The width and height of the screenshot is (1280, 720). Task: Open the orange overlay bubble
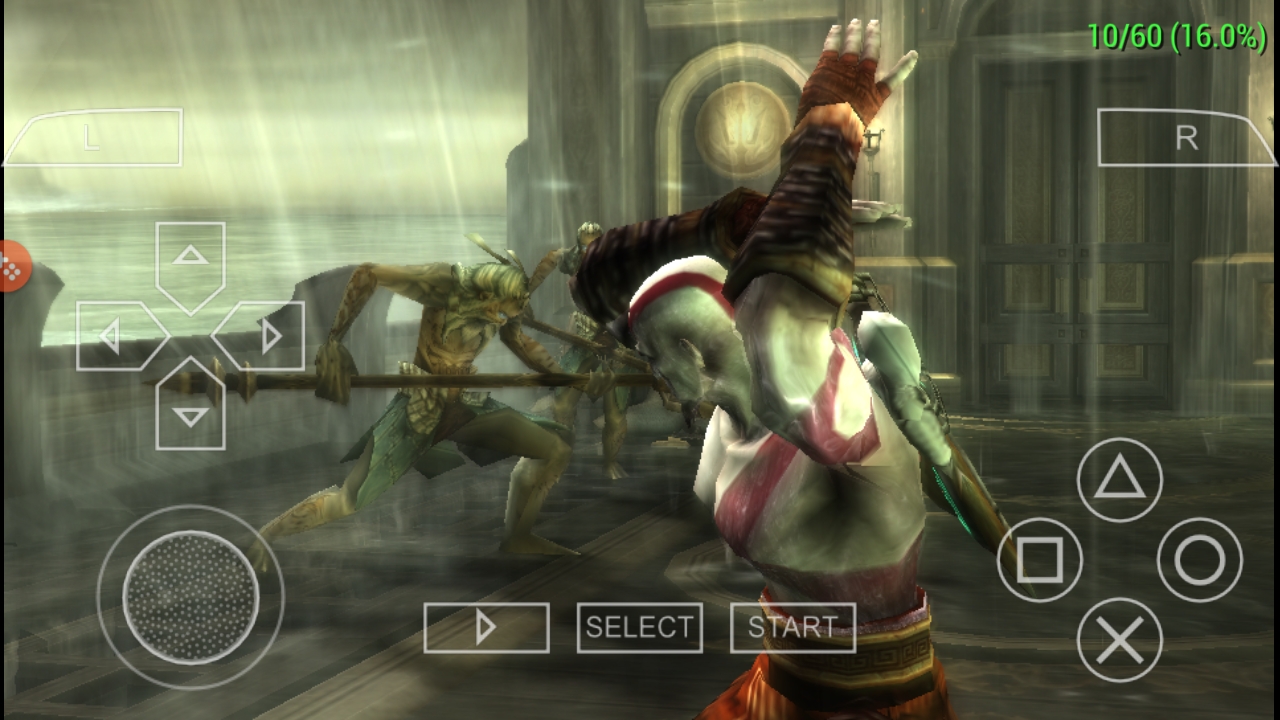pos(12,267)
